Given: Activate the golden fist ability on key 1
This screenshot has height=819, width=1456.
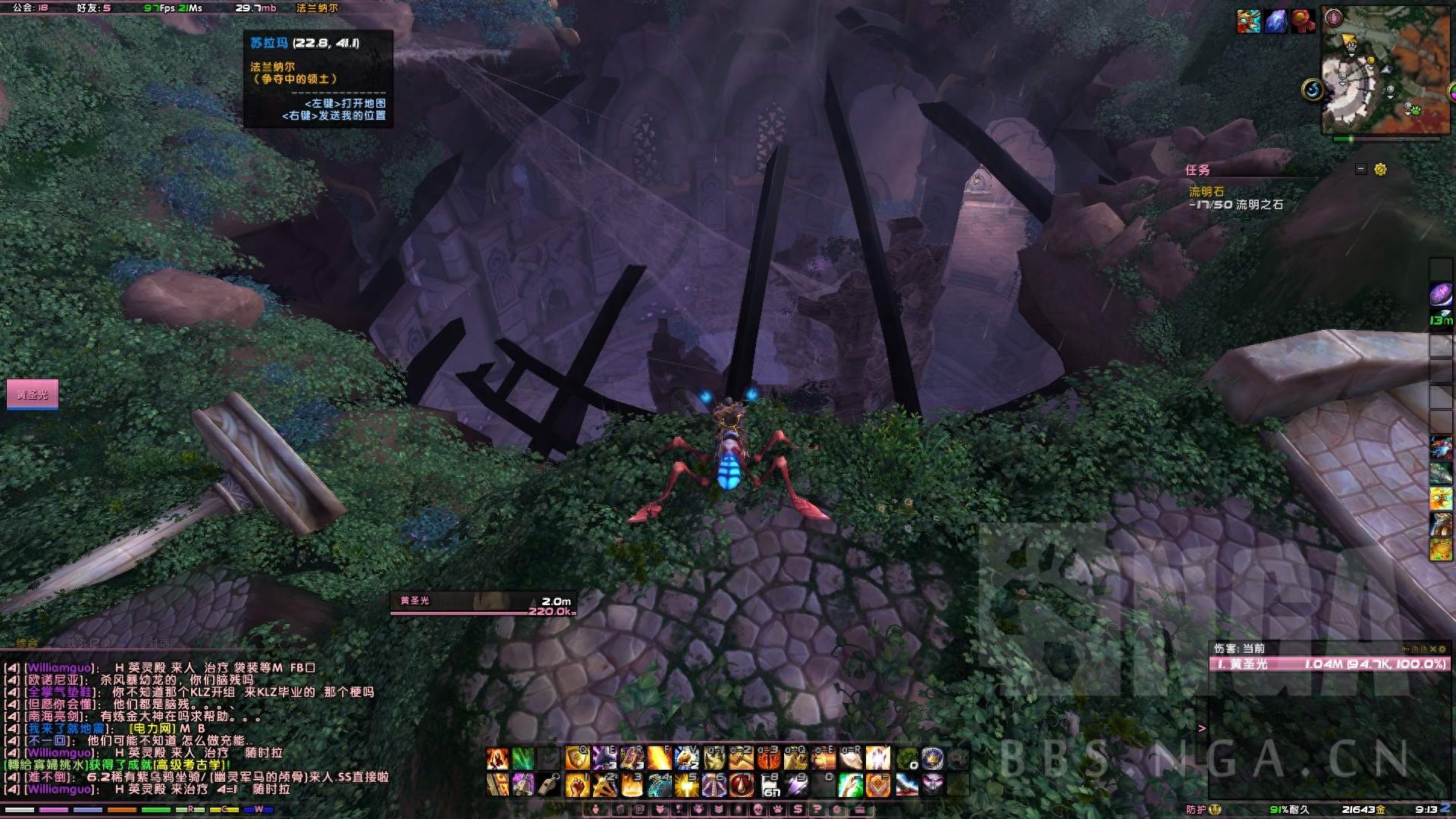Looking at the screenshot, I should pos(577,785).
